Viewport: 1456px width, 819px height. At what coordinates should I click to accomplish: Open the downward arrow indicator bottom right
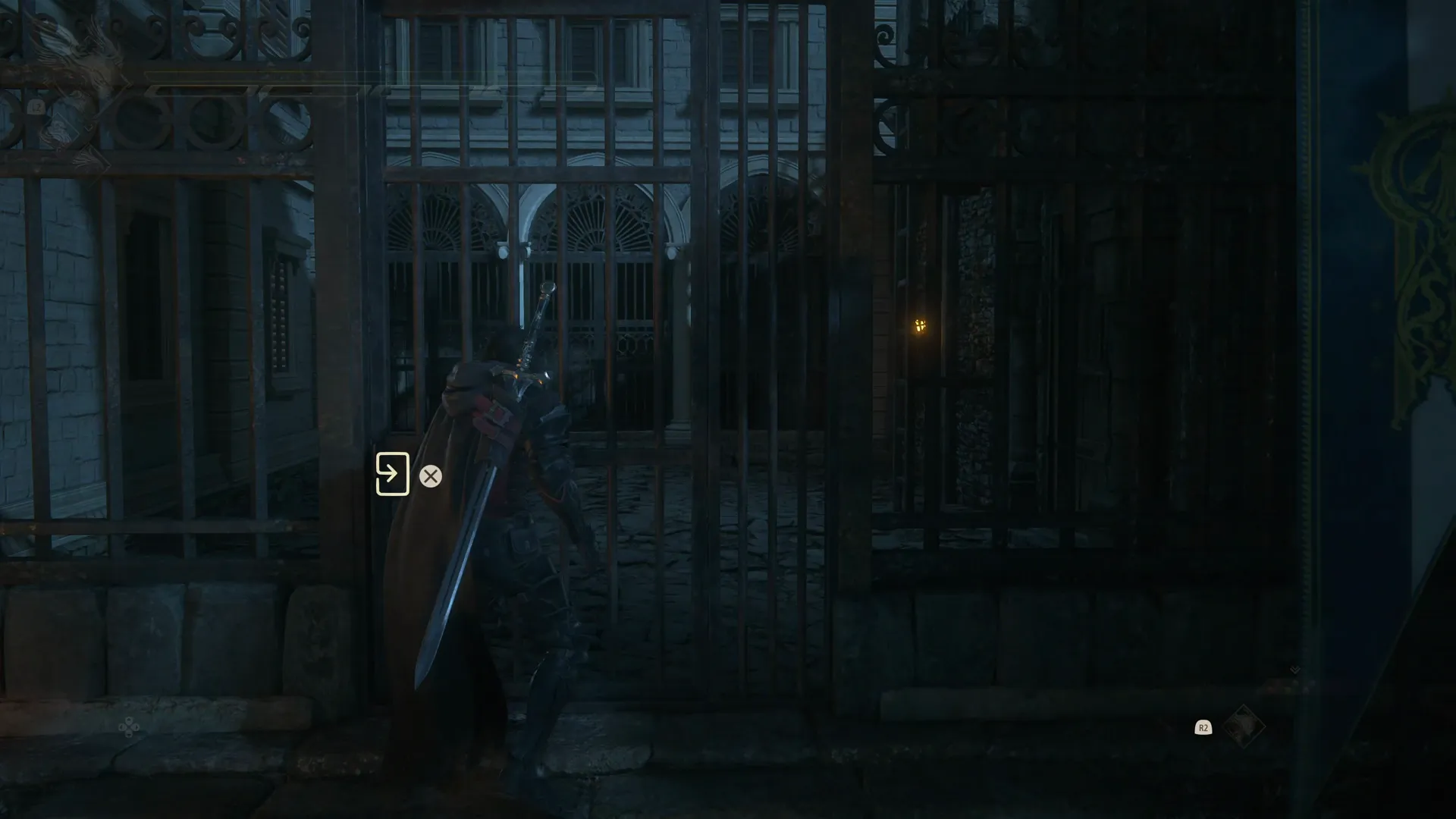click(1294, 670)
